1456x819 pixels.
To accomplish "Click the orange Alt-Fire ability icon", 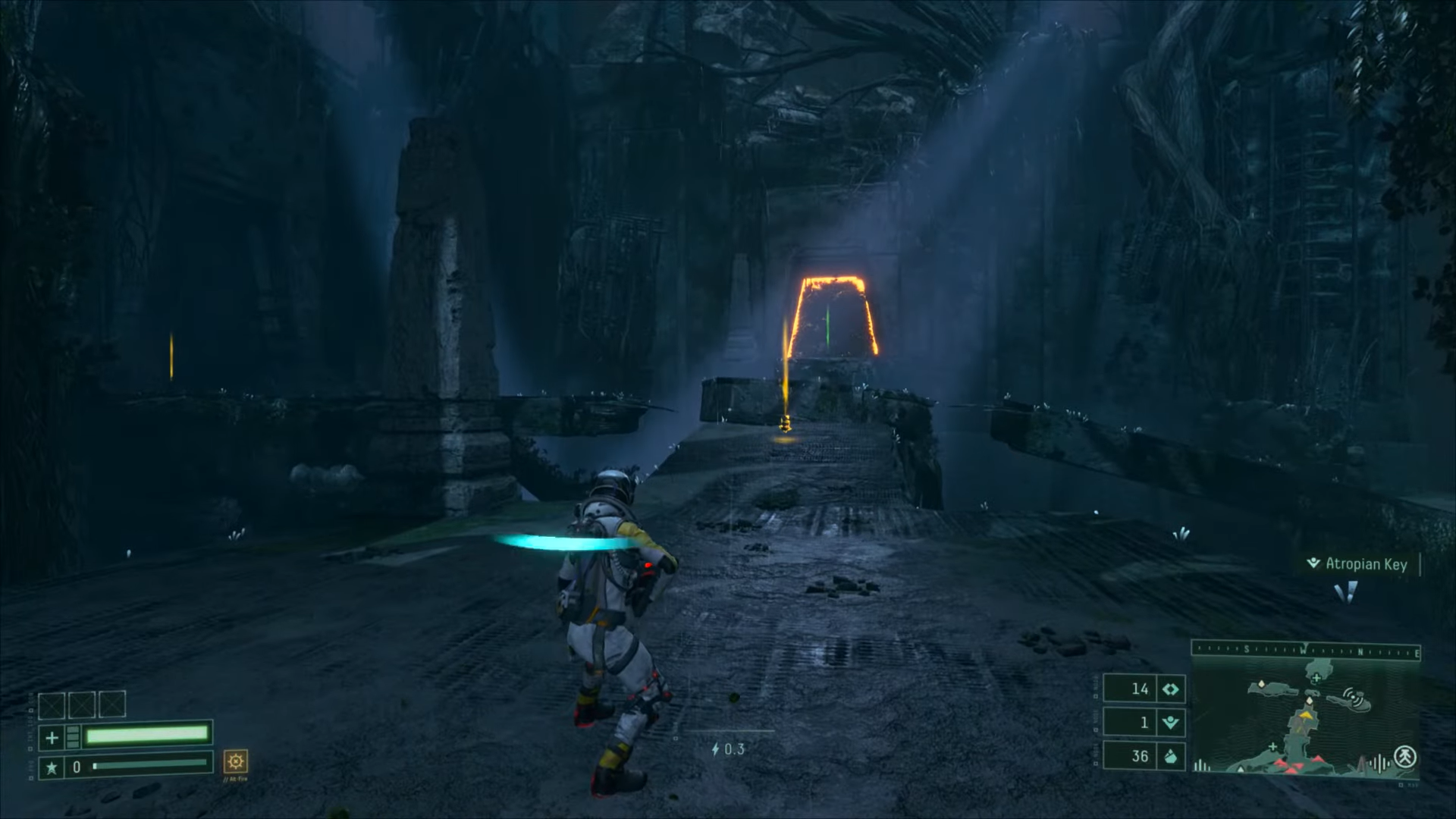I will [x=236, y=761].
